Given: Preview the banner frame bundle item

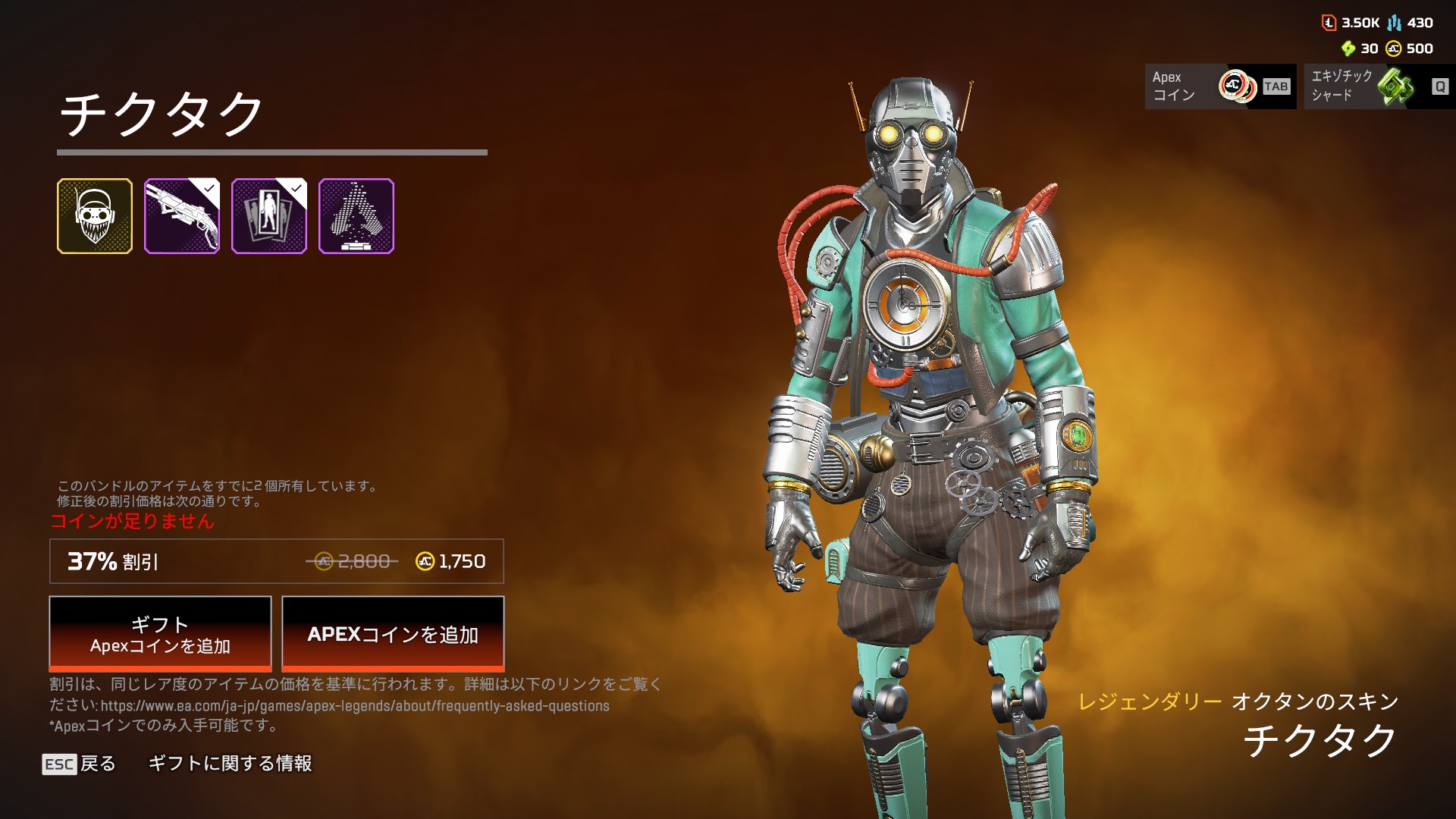Looking at the screenshot, I should (269, 216).
